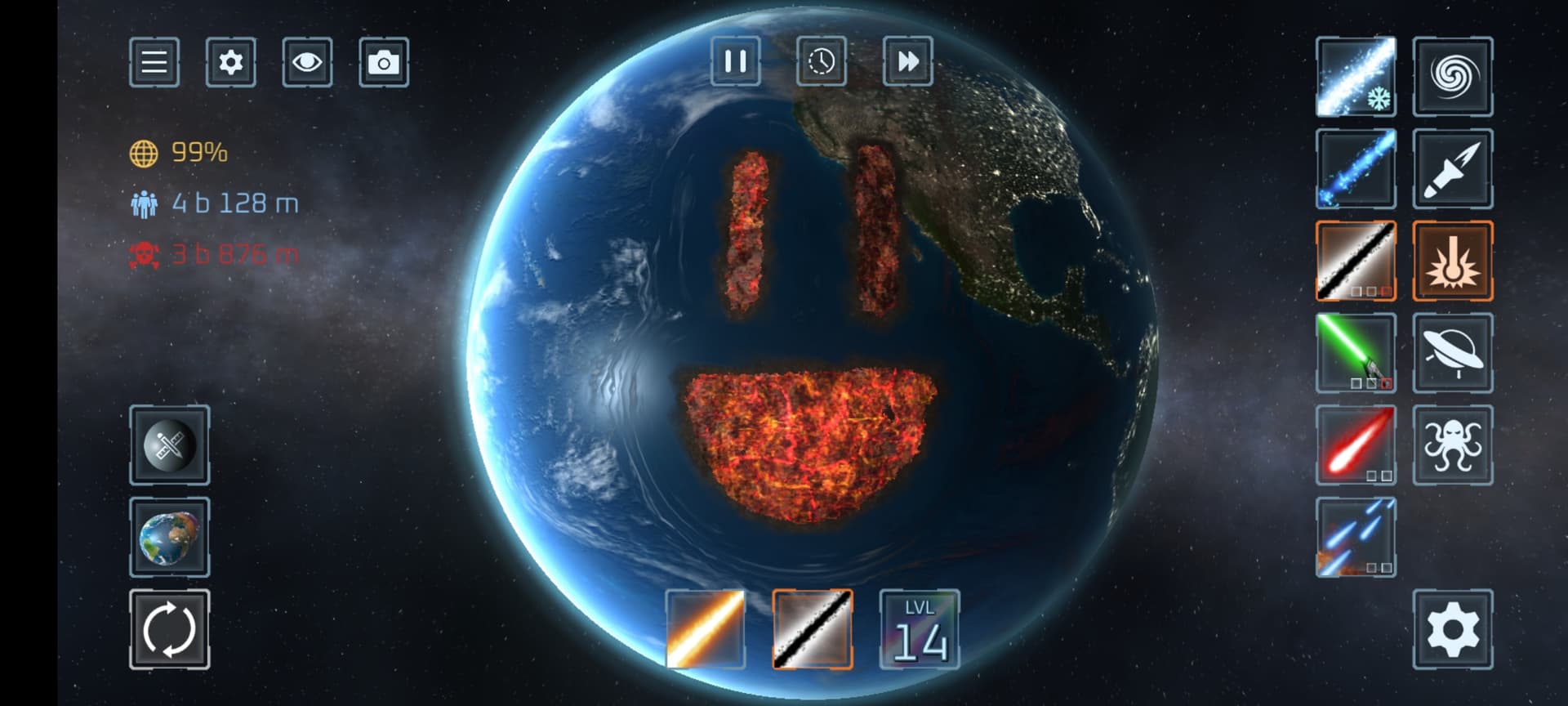Image resolution: width=1568 pixels, height=706 pixels.
Task: Select the missile weapon
Action: pos(1453,168)
